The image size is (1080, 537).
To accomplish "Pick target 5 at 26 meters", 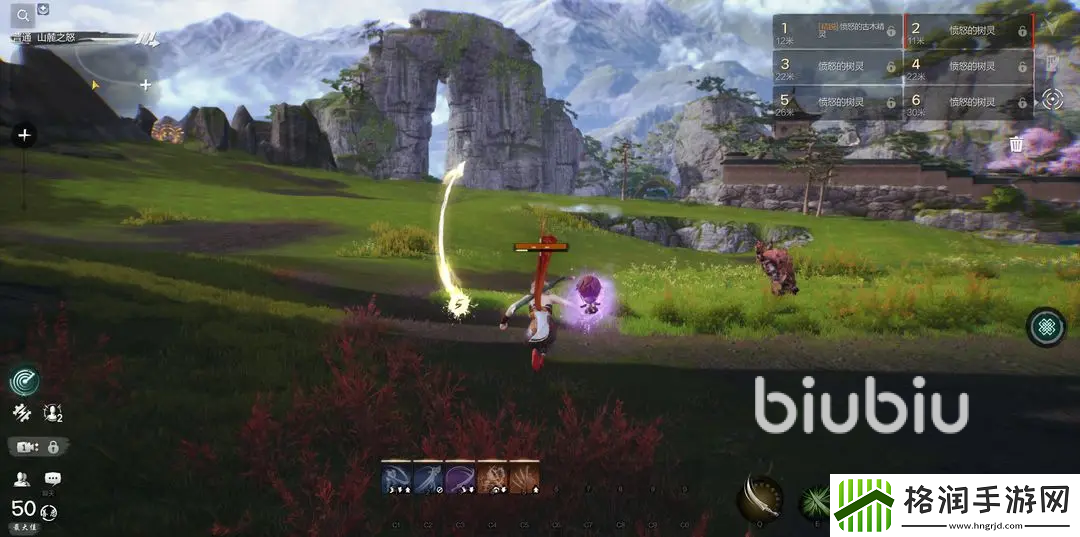I will click(x=837, y=102).
